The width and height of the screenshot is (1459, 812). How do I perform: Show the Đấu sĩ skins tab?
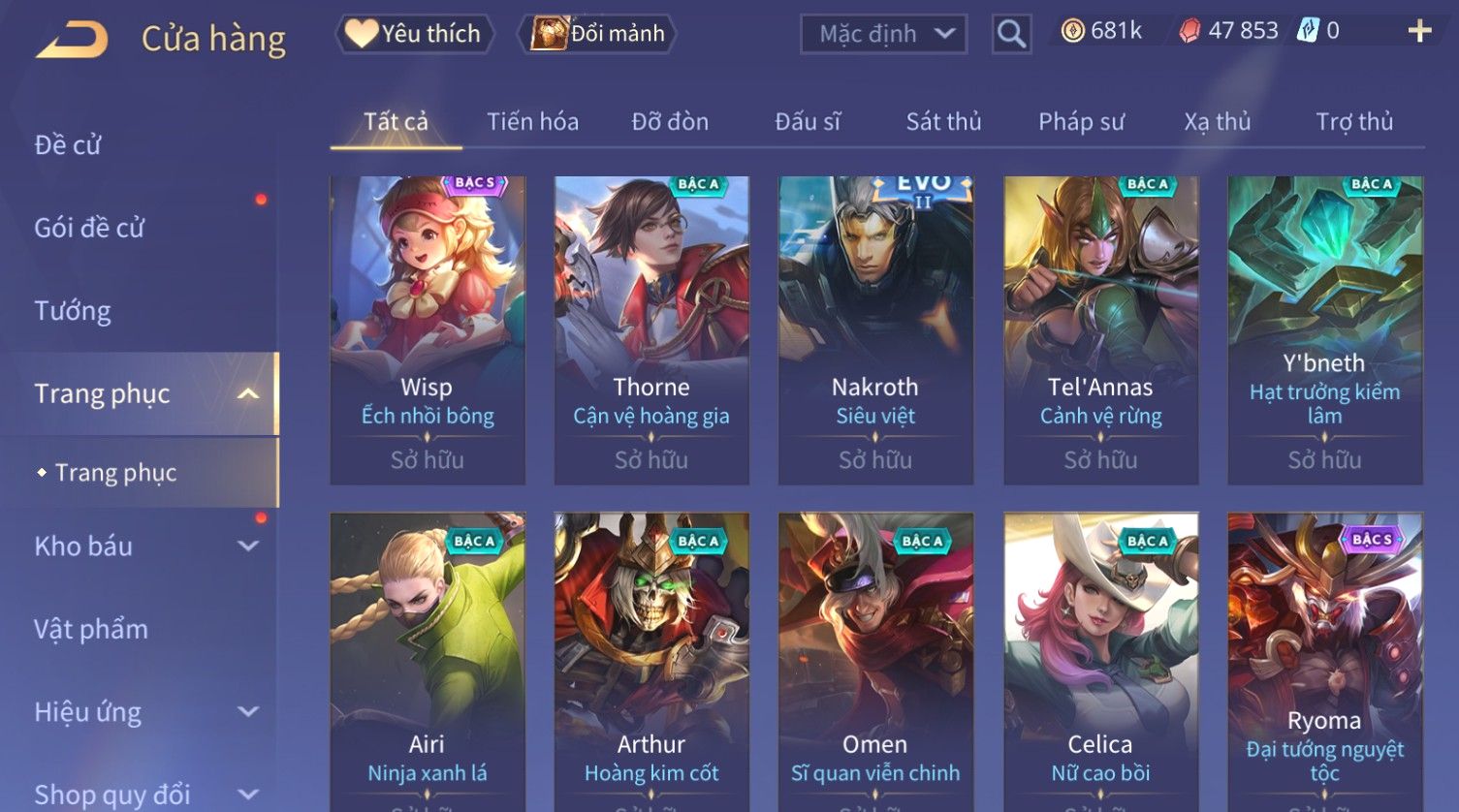(808, 122)
